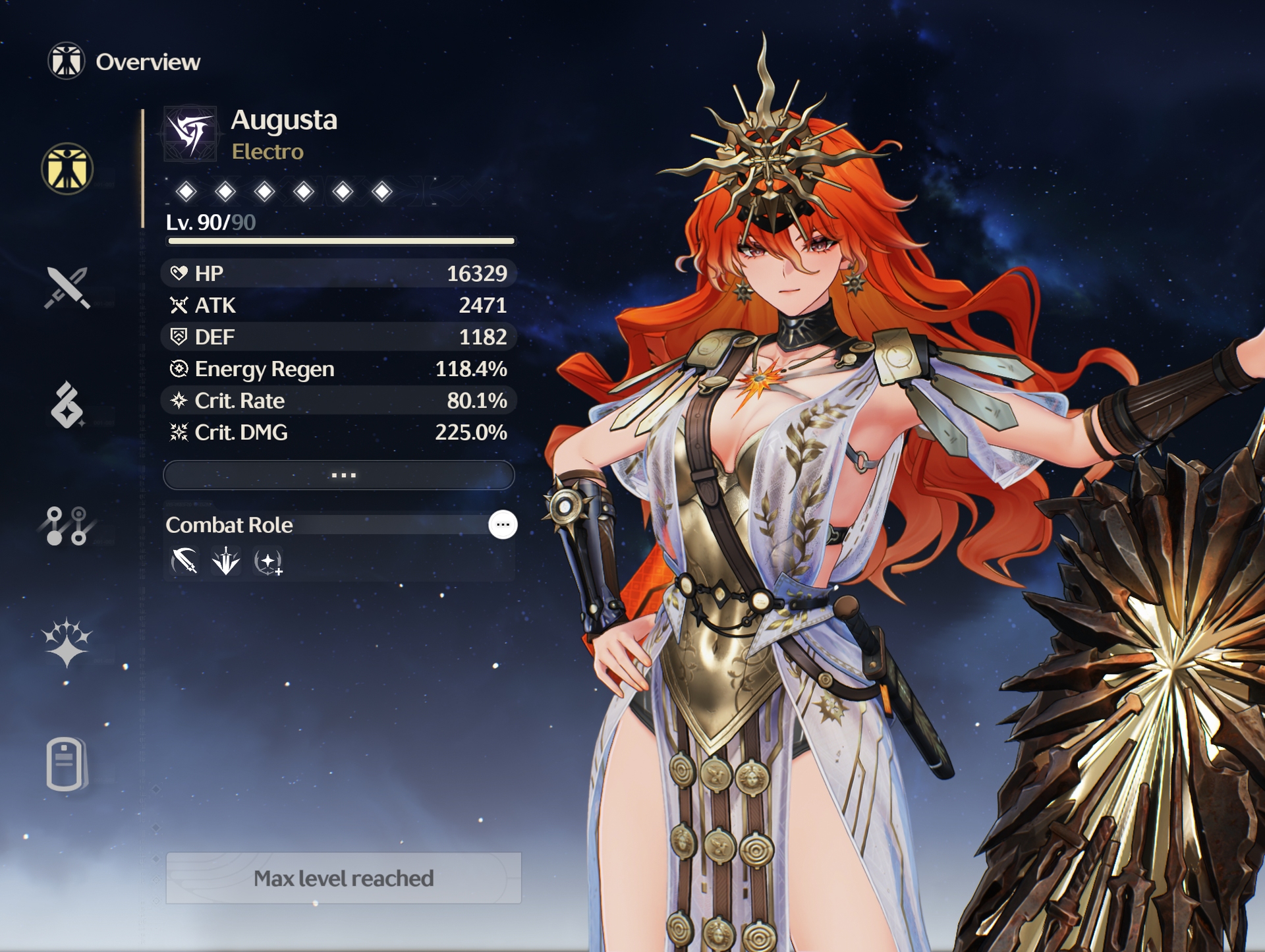The image size is (1265, 952).
Task: Show Combat Role details via round button
Action: (x=503, y=525)
